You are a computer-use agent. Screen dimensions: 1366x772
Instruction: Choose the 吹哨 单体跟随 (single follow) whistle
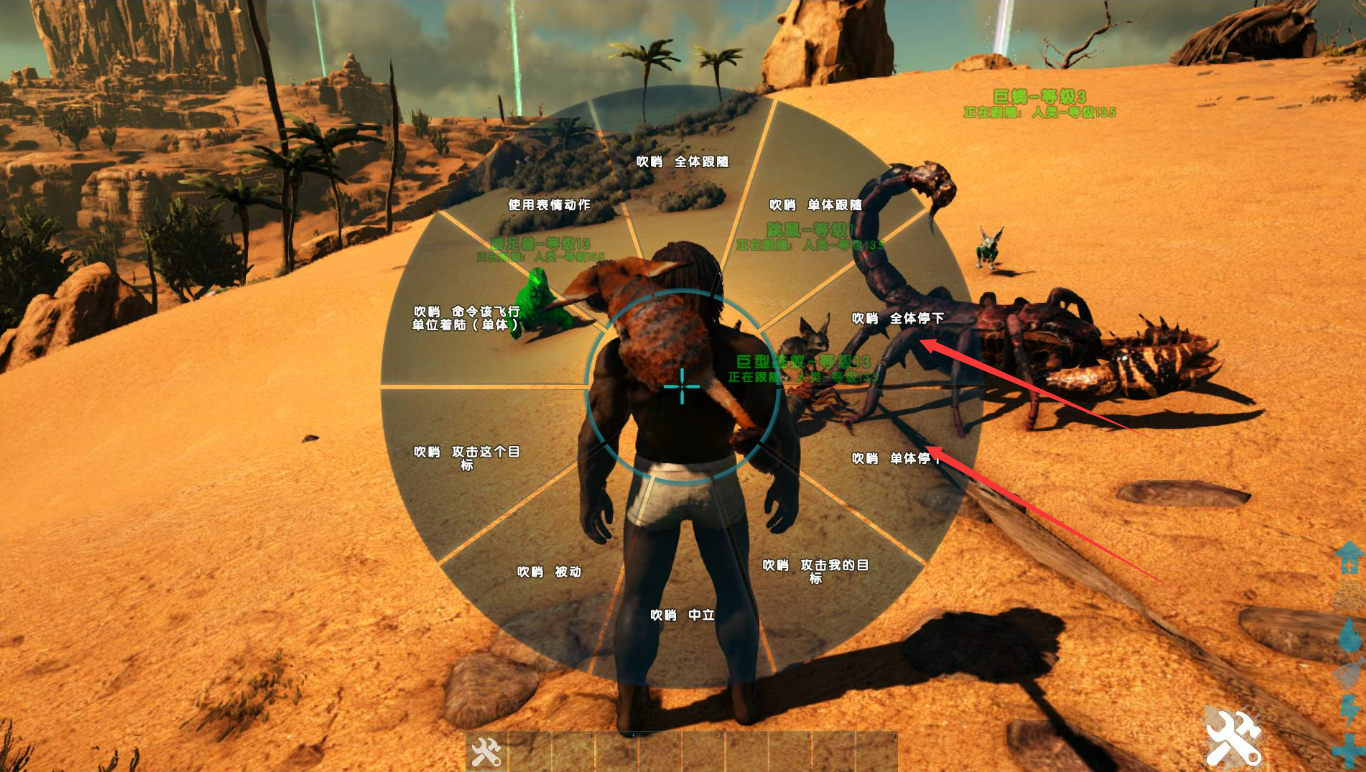point(815,204)
